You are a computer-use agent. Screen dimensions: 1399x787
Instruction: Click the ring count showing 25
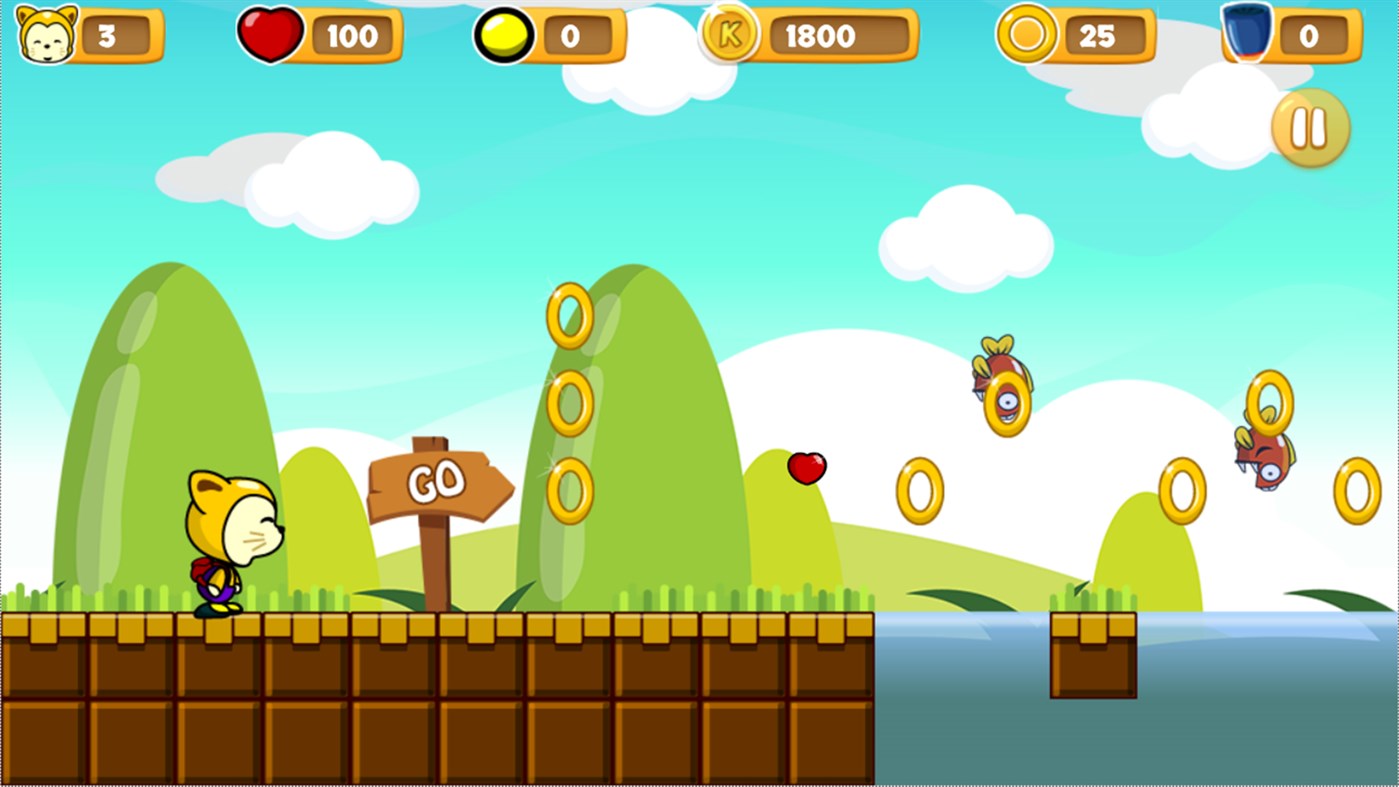(1096, 36)
